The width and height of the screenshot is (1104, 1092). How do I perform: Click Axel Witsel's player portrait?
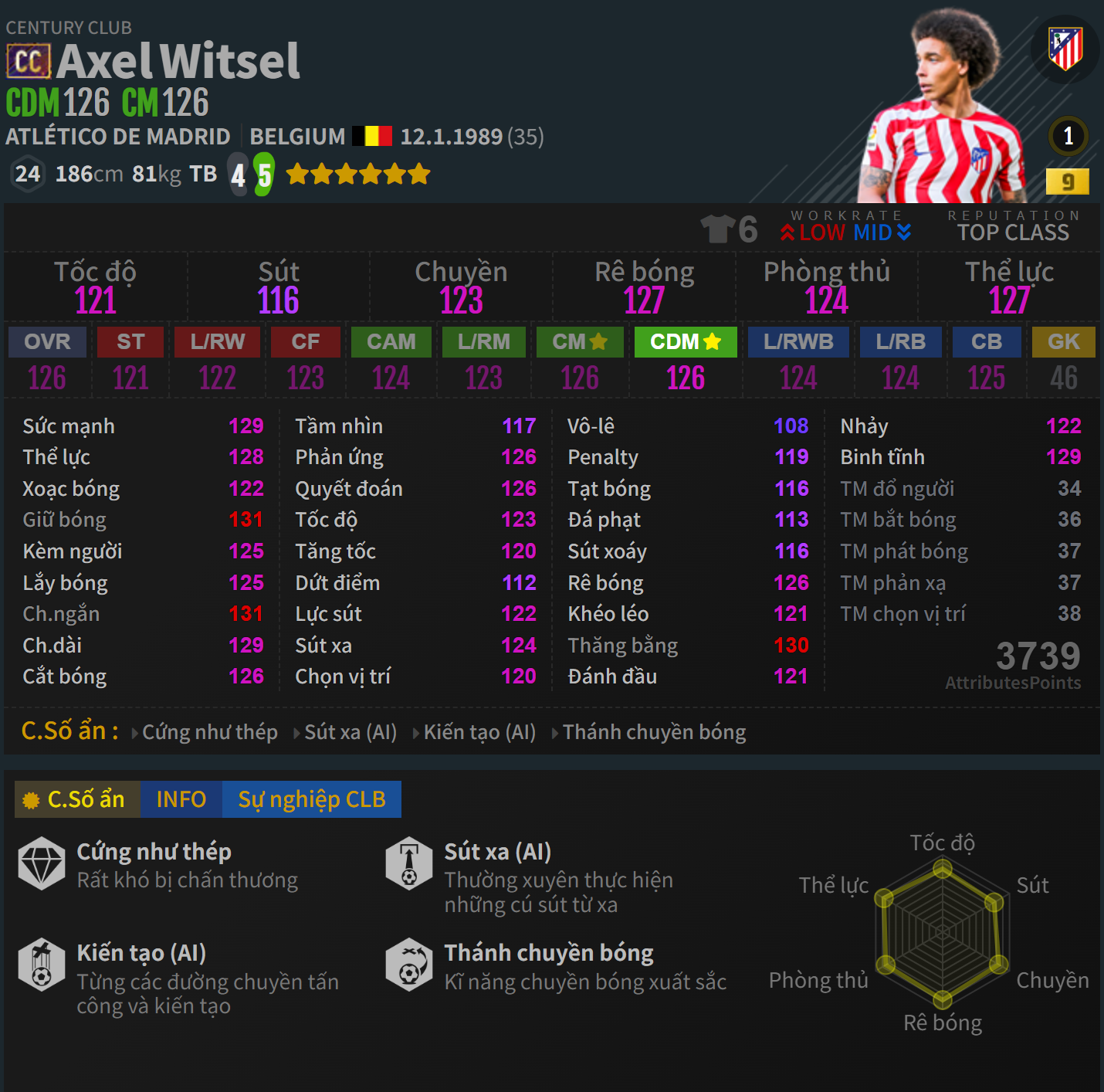click(950, 100)
